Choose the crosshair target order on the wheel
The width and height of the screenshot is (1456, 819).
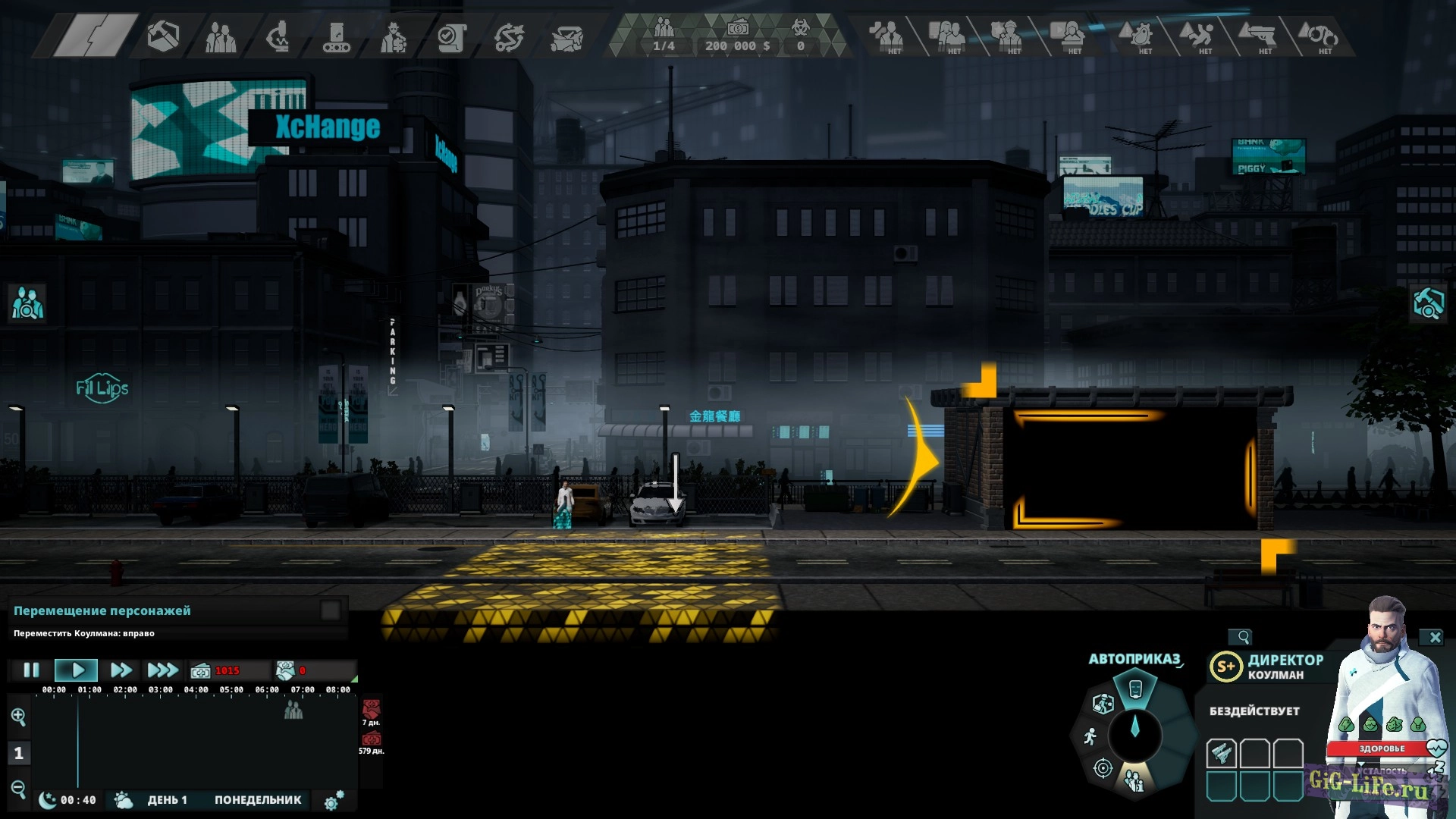pyautogui.click(x=1103, y=769)
